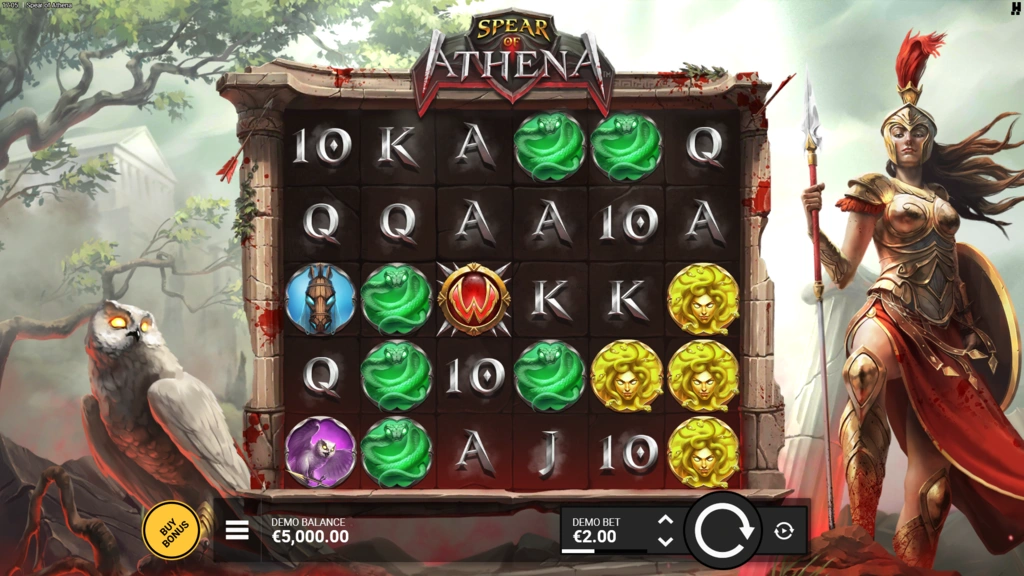1024x576 pixels.
Task: Spin the reels with the circular arrow button
Action: point(723,530)
